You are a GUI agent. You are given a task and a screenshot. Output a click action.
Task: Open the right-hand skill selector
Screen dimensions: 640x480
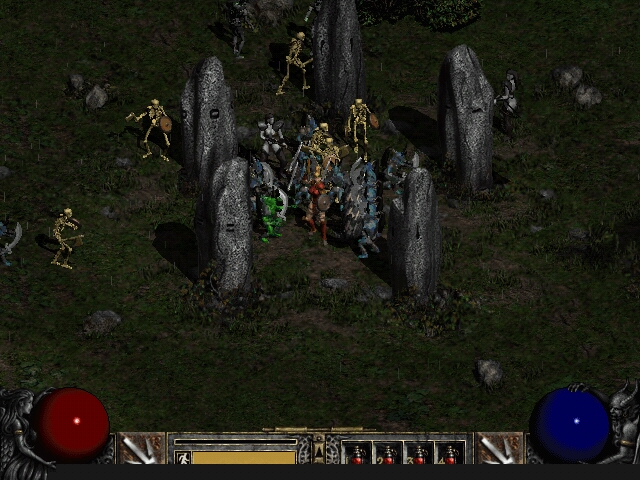pyautogui.click(x=498, y=448)
